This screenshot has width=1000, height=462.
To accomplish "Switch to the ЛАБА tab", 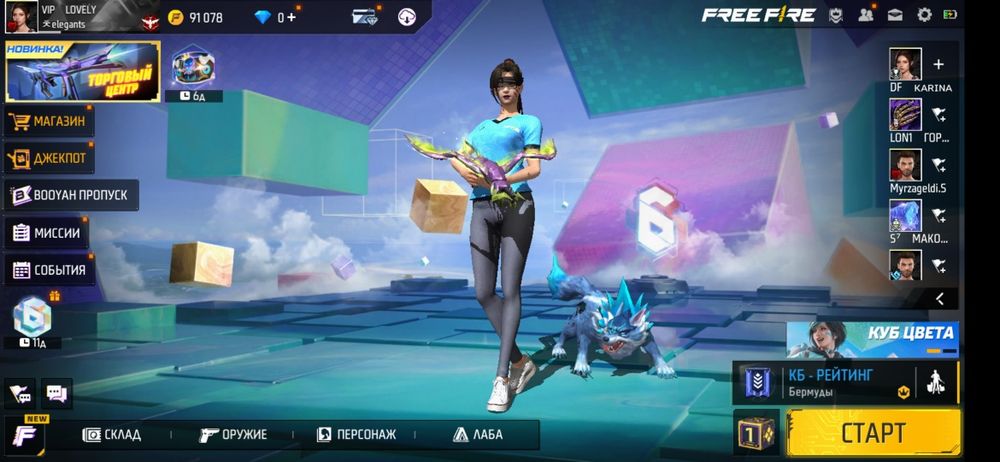I will click(478, 435).
